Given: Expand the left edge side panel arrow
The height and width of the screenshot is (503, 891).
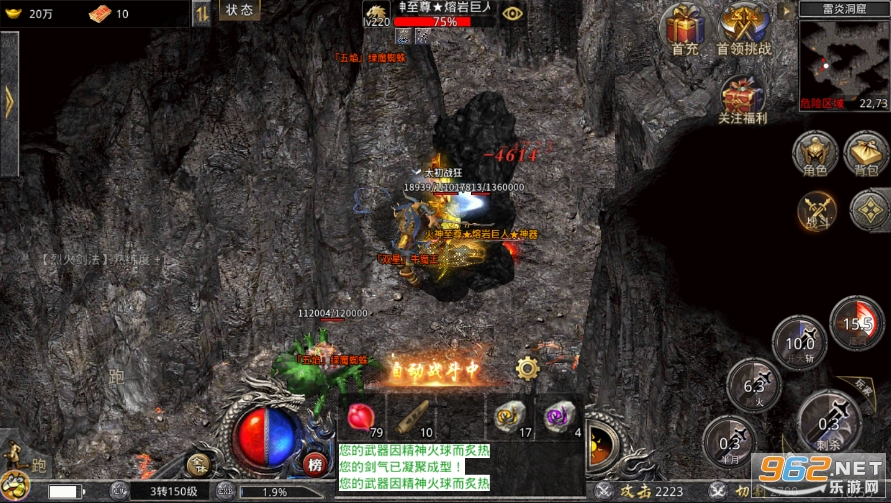Looking at the screenshot, I should [x=9, y=100].
